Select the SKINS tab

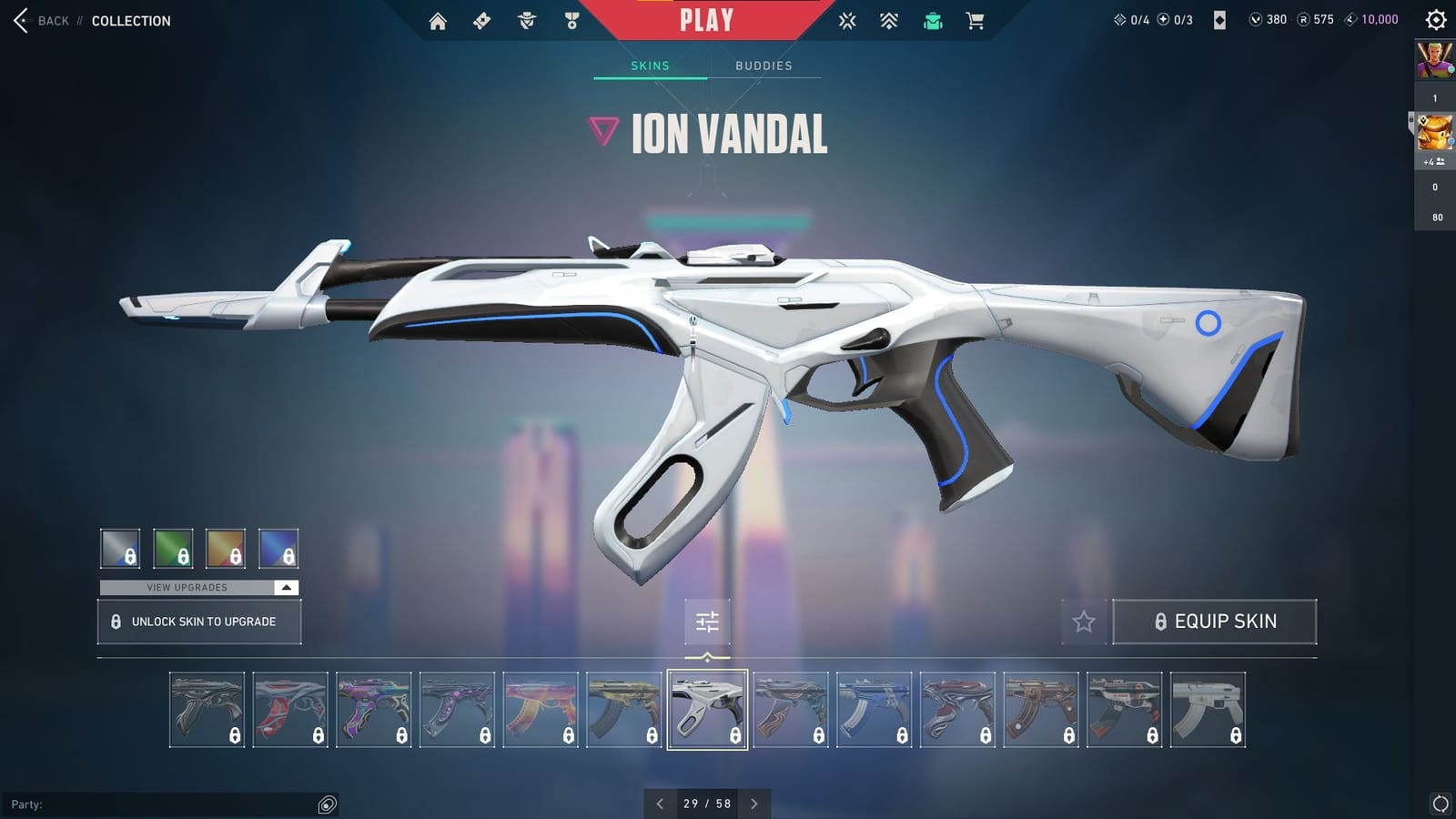[x=651, y=65]
